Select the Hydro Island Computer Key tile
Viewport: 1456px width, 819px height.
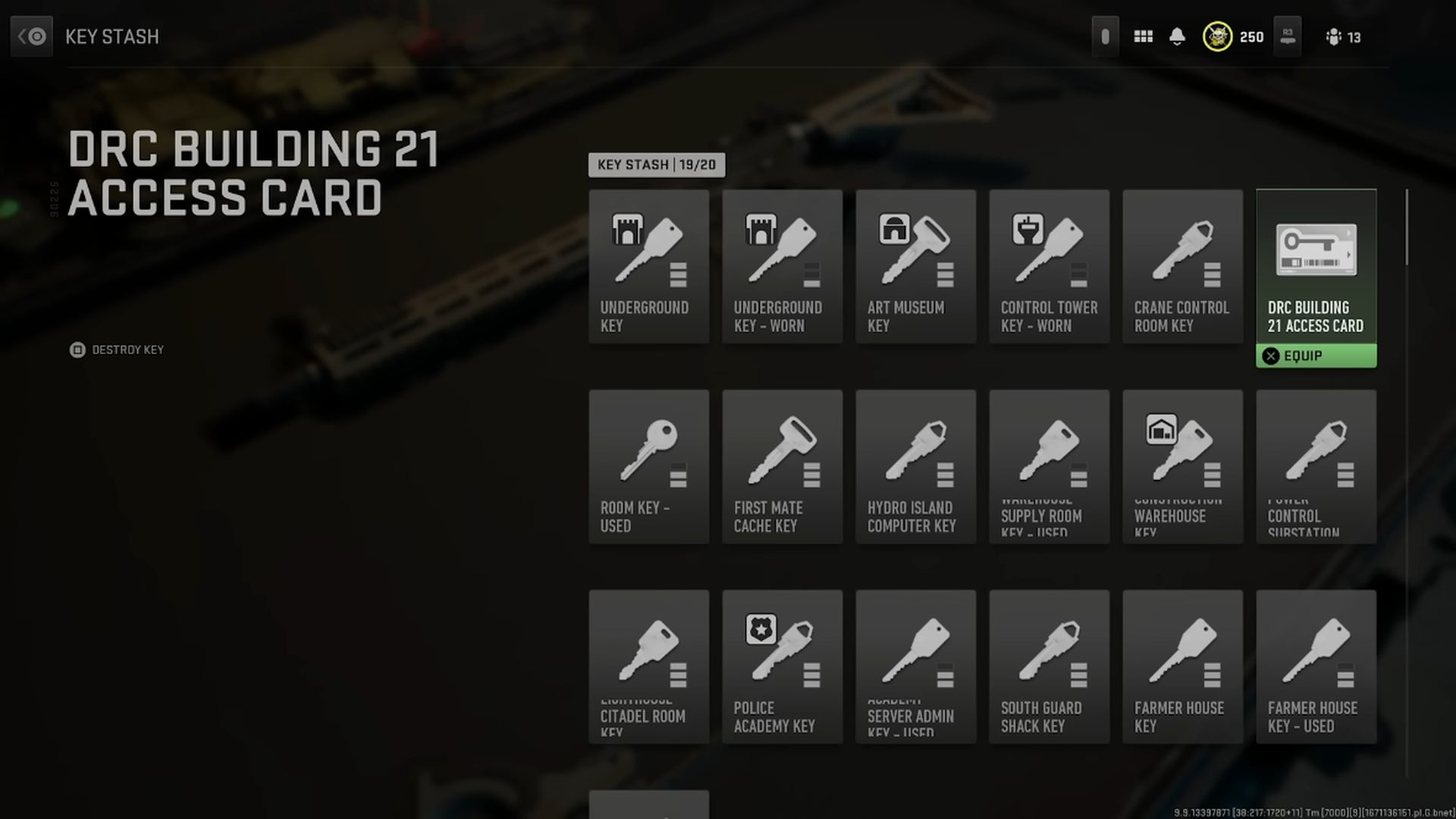[x=915, y=466]
